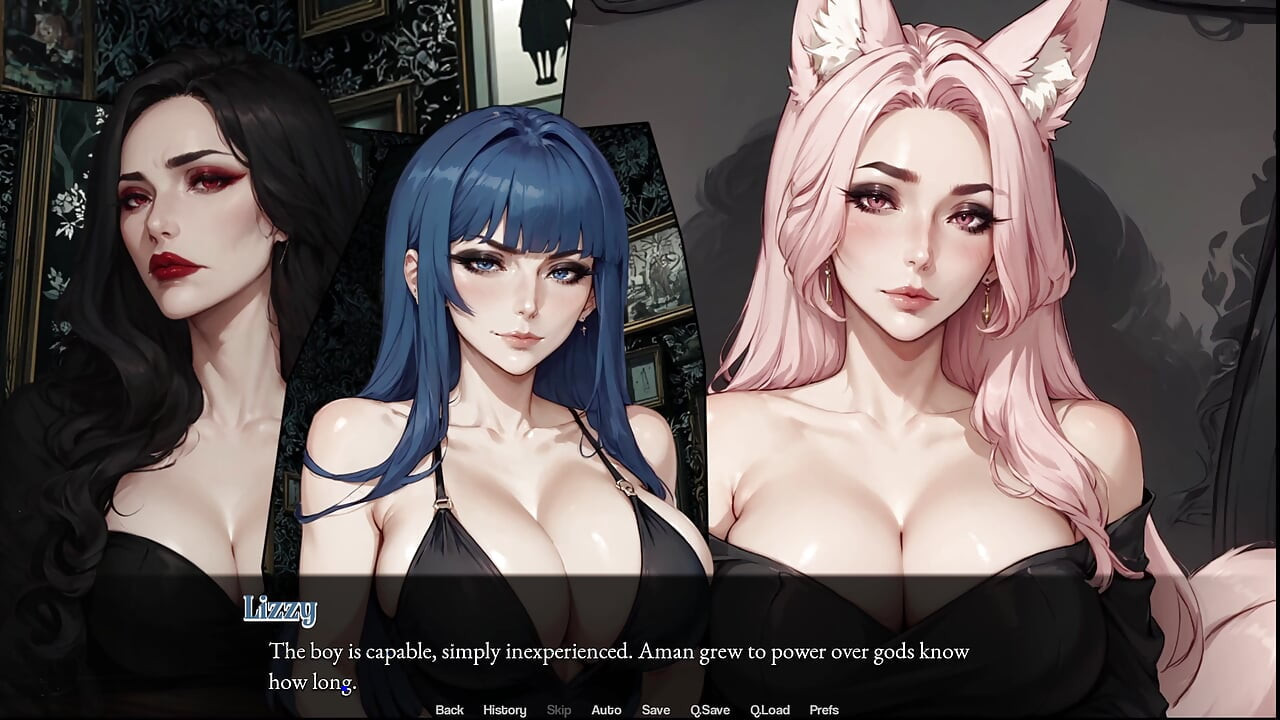Open the Prefs settings menu
Screen dimensions: 1280x720
coord(825,710)
